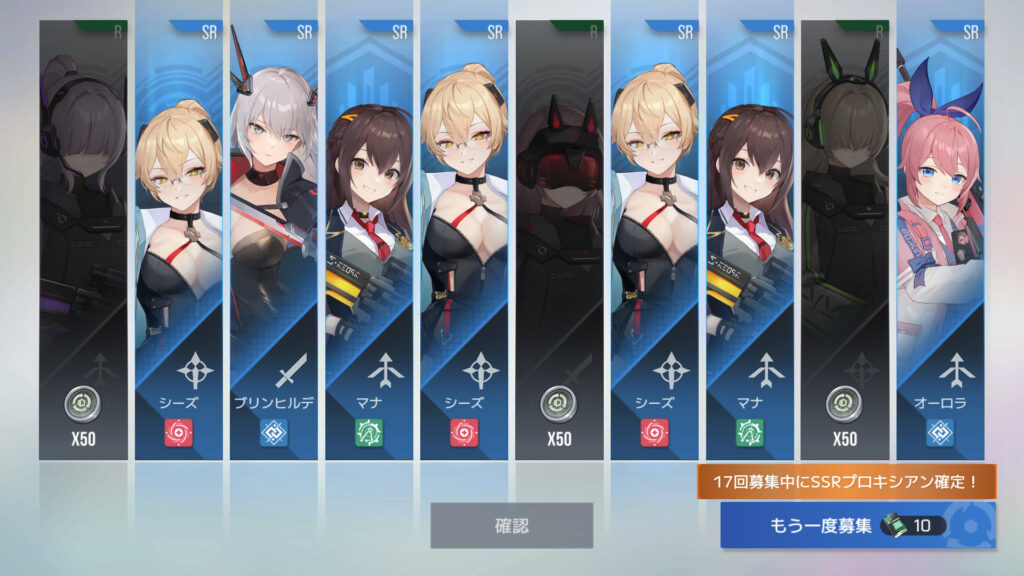Select the ブリンヒルデ SR card
Screen dimensions: 1024x576
(x=273, y=240)
